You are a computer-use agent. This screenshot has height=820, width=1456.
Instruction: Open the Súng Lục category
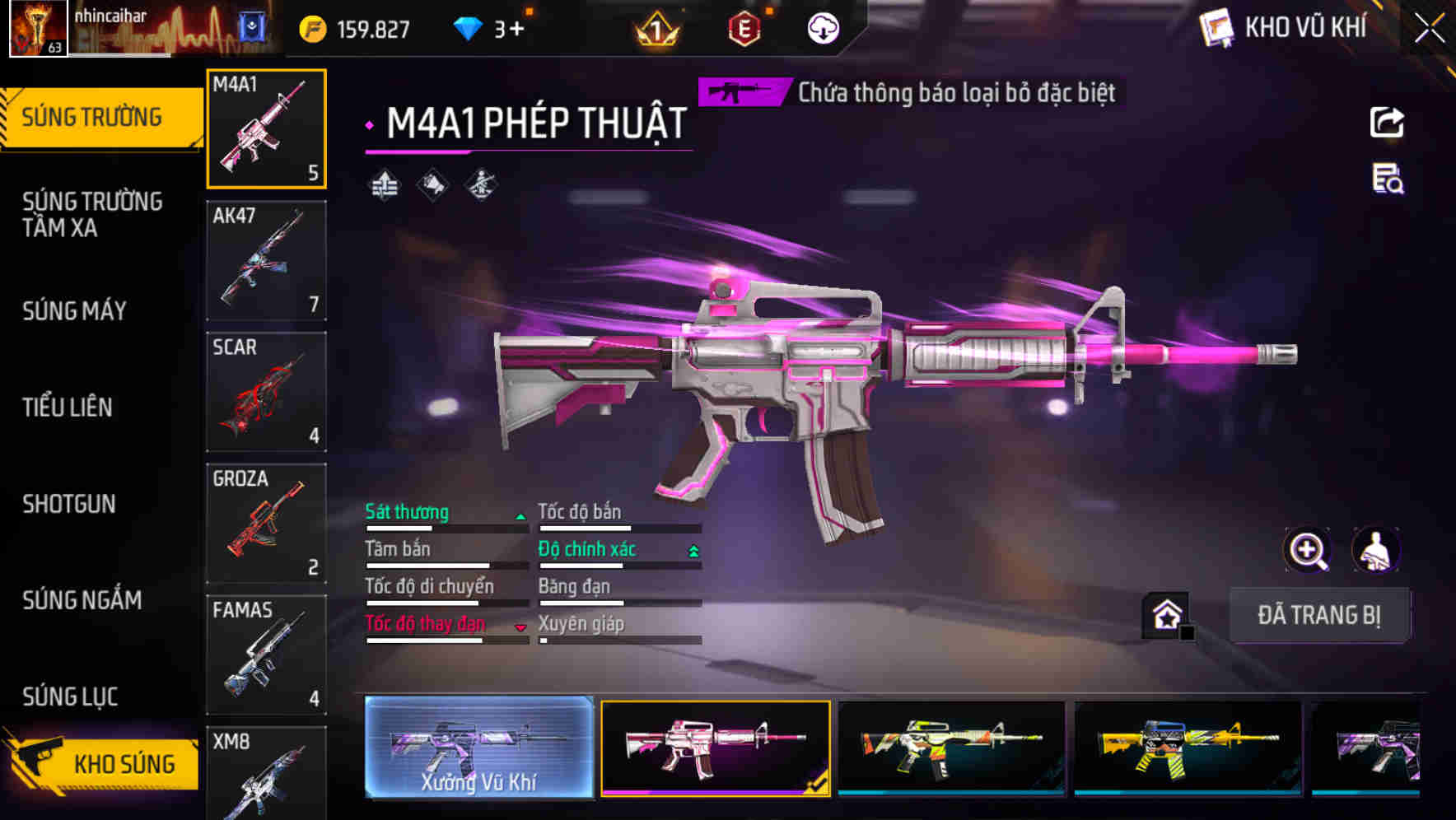click(70, 697)
